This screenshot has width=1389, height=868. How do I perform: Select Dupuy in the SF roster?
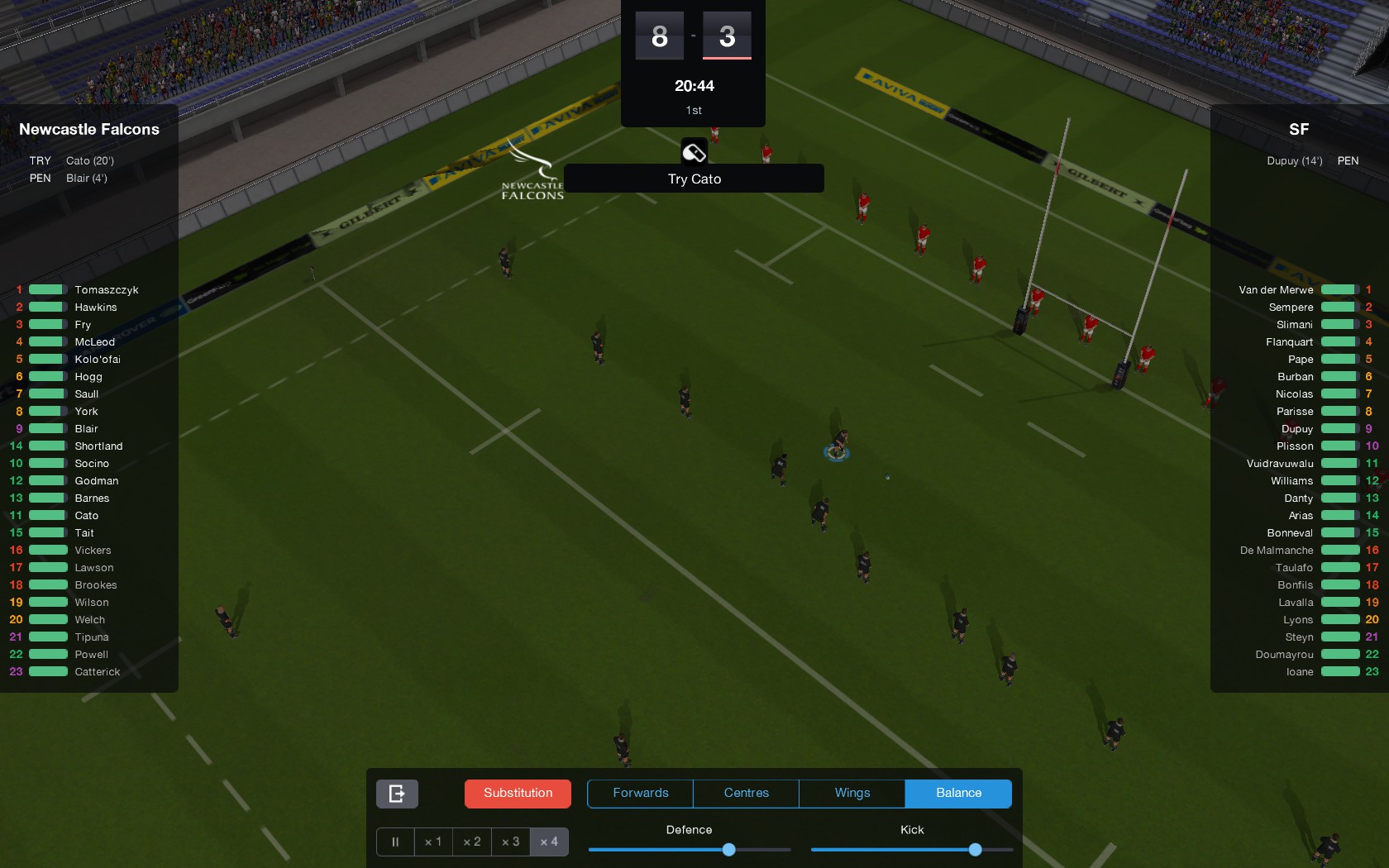1300,429
